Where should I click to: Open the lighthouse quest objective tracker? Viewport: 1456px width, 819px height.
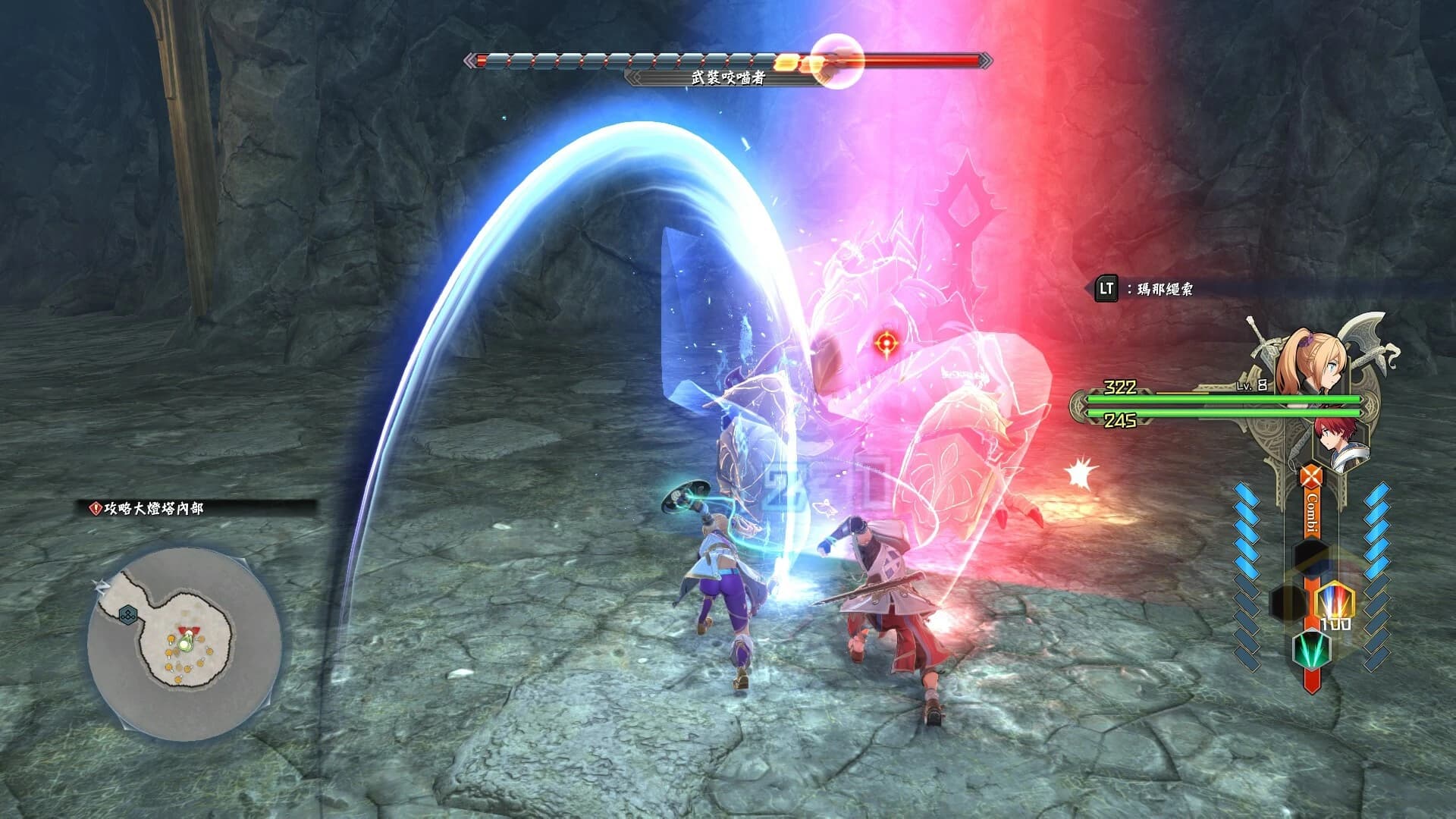point(148,508)
